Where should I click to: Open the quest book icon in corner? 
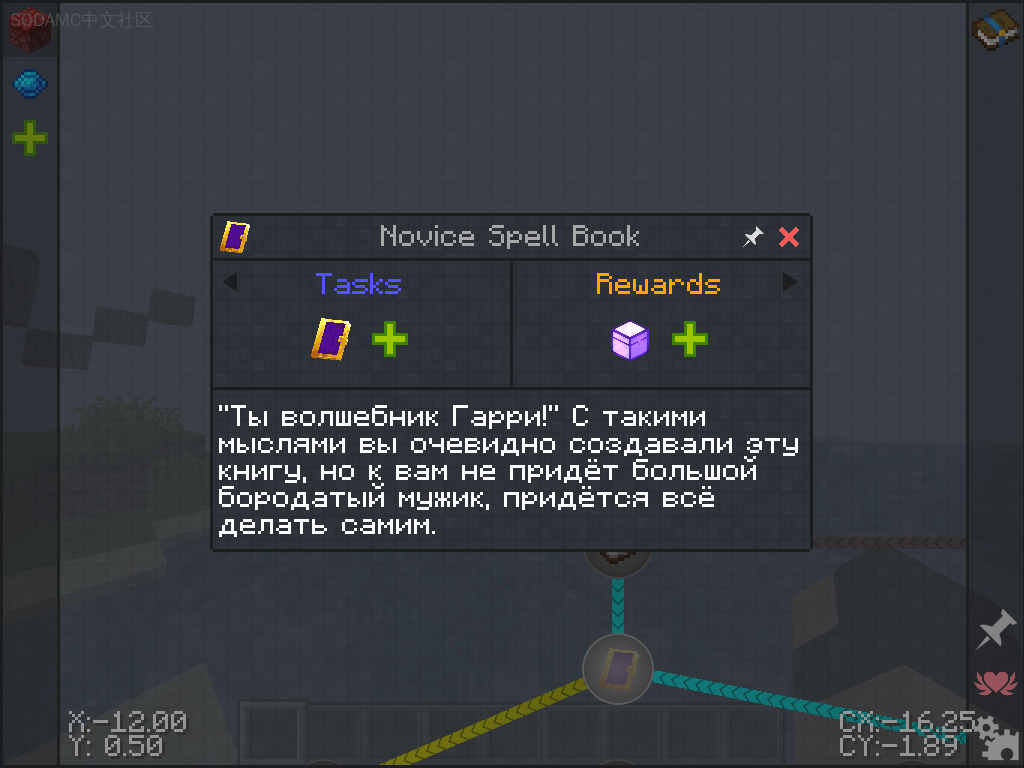pyautogui.click(x=995, y=30)
